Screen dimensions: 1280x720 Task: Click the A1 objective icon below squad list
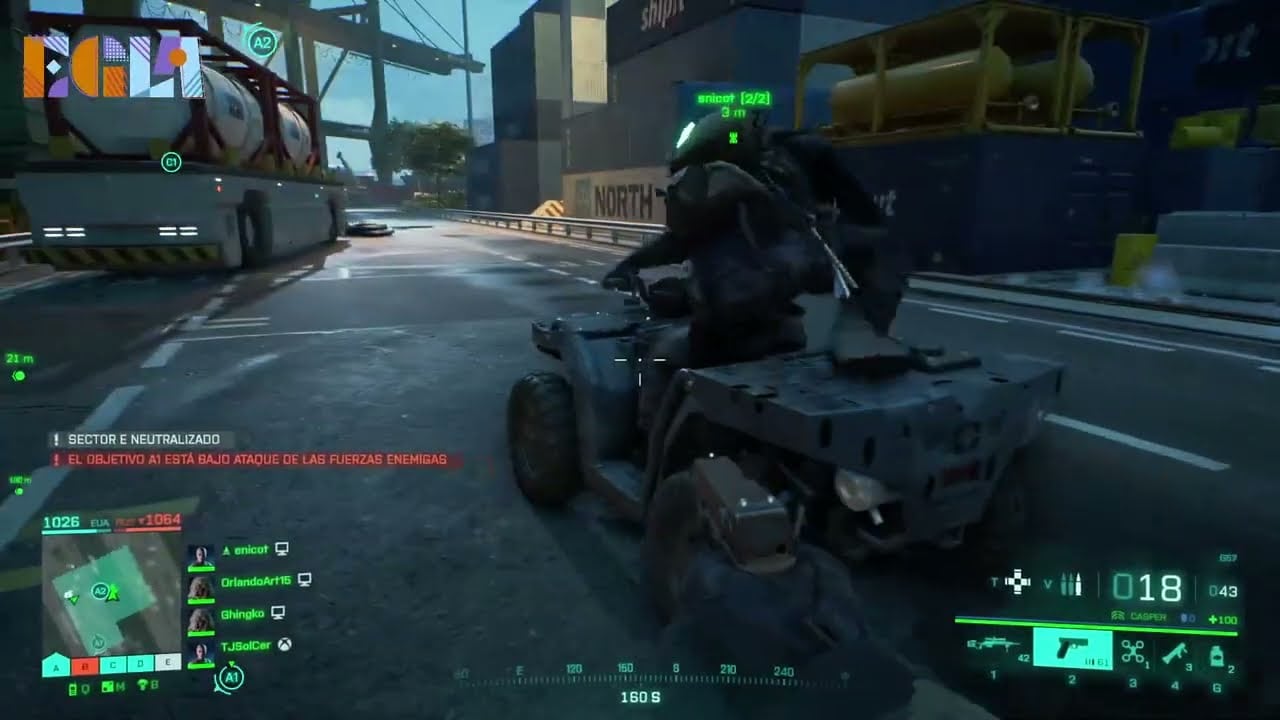click(x=230, y=677)
